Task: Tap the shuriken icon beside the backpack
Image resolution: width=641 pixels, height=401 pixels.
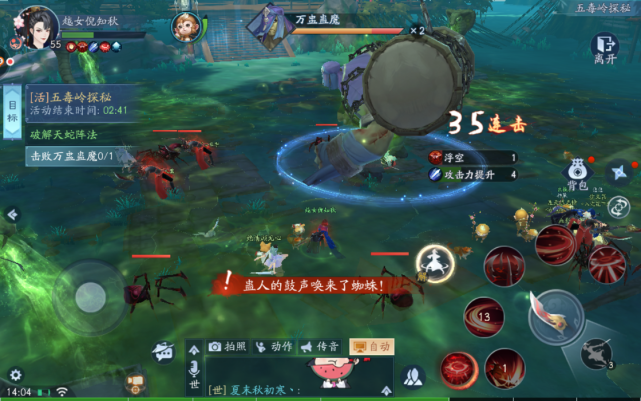Action: tap(618, 172)
